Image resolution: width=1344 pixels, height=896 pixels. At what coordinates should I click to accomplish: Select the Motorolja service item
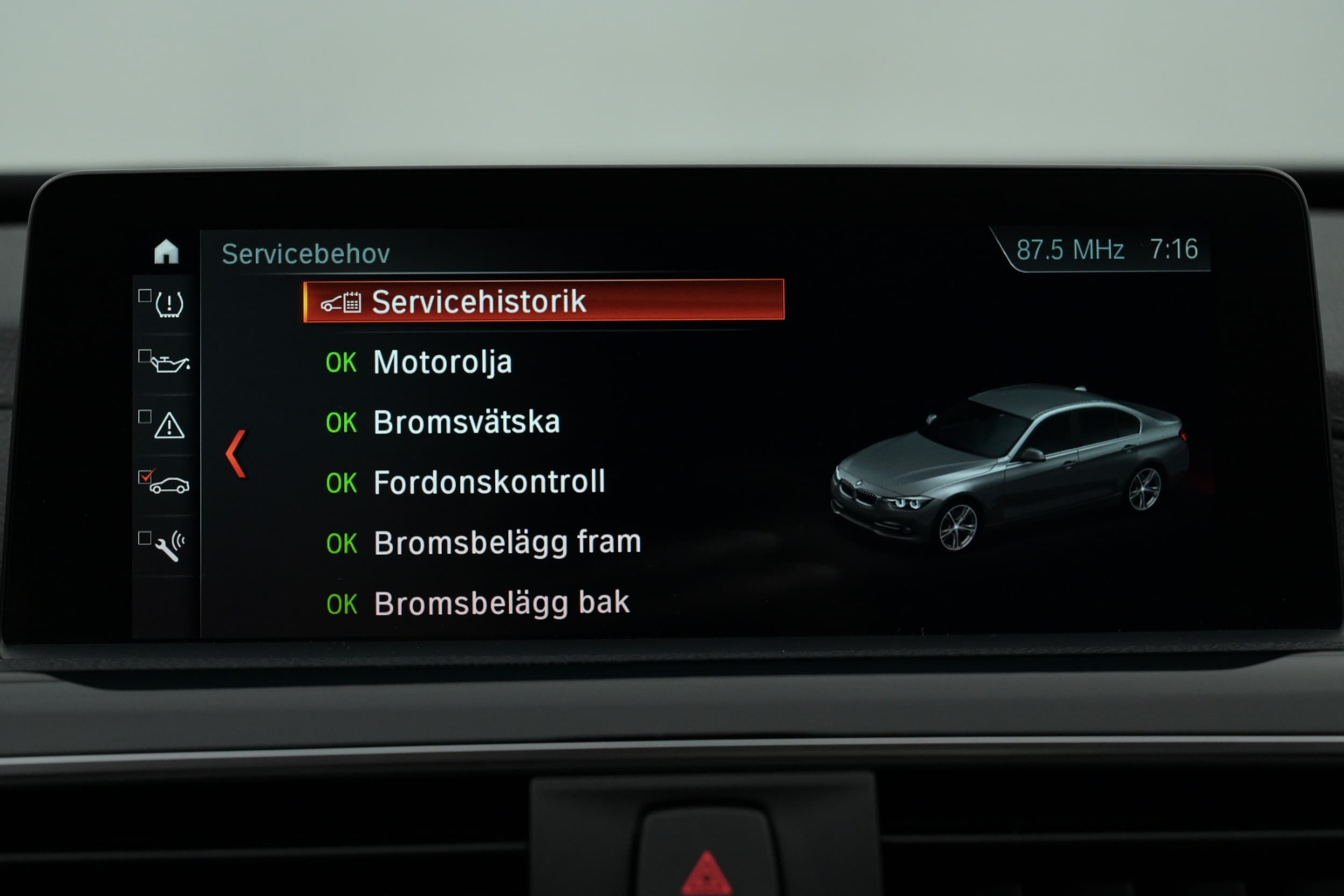[x=442, y=362]
